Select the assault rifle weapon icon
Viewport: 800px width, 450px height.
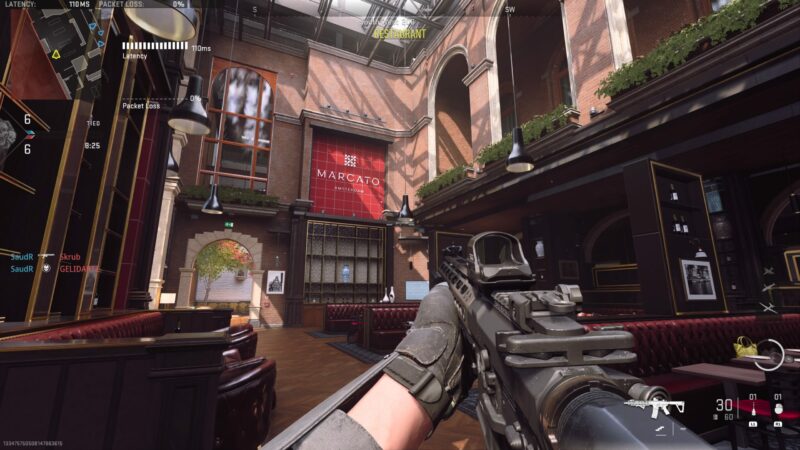pos(654,407)
